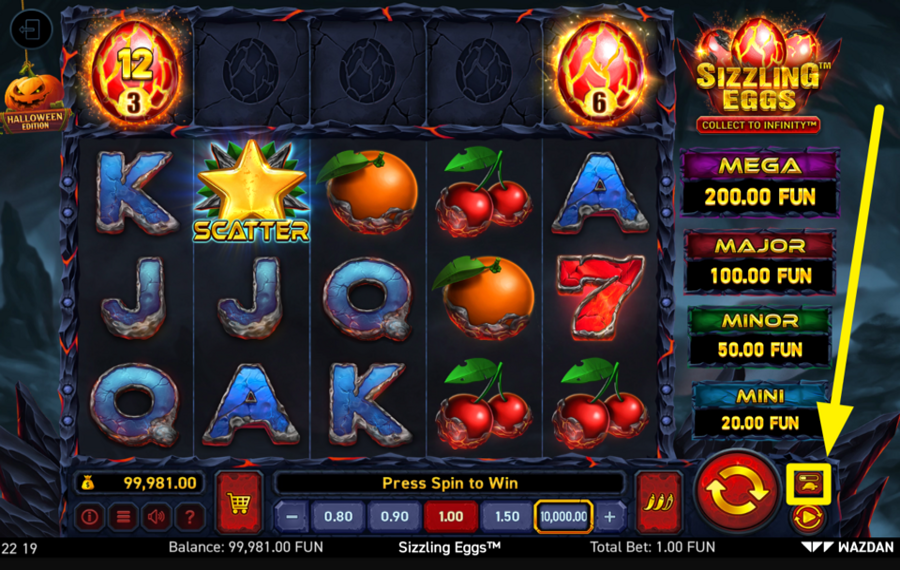This screenshot has width=900, height=570.
Task: Set the bet to 1.50
Action: pyautogui.click(x=507, y=516)
